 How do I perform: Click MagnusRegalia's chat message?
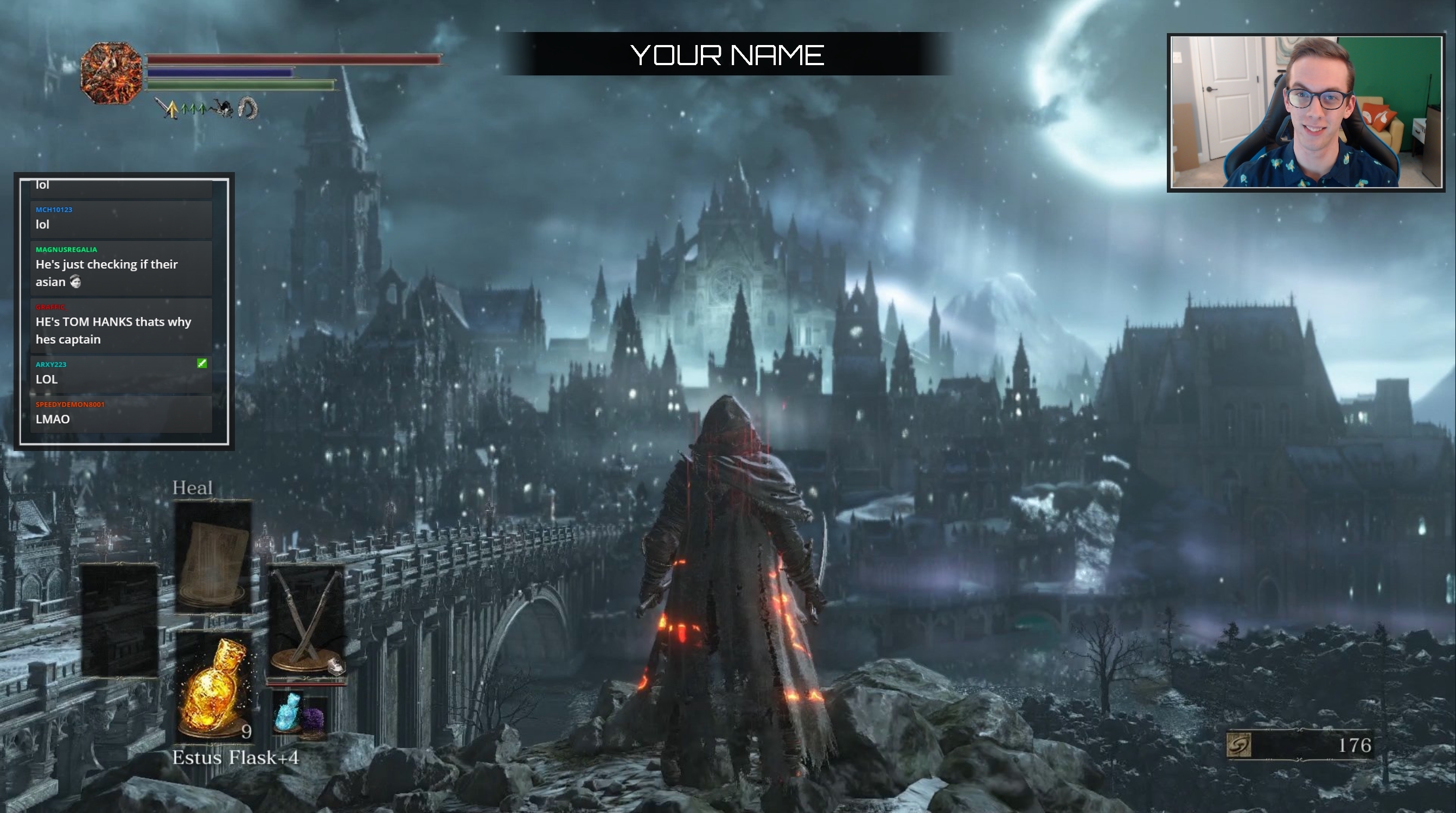[121, 268]
